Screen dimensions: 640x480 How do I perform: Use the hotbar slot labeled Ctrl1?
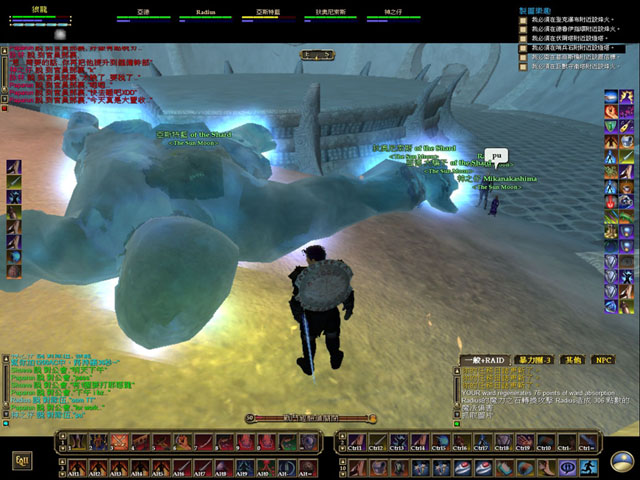pyautogui.click(x=355, y=442)
